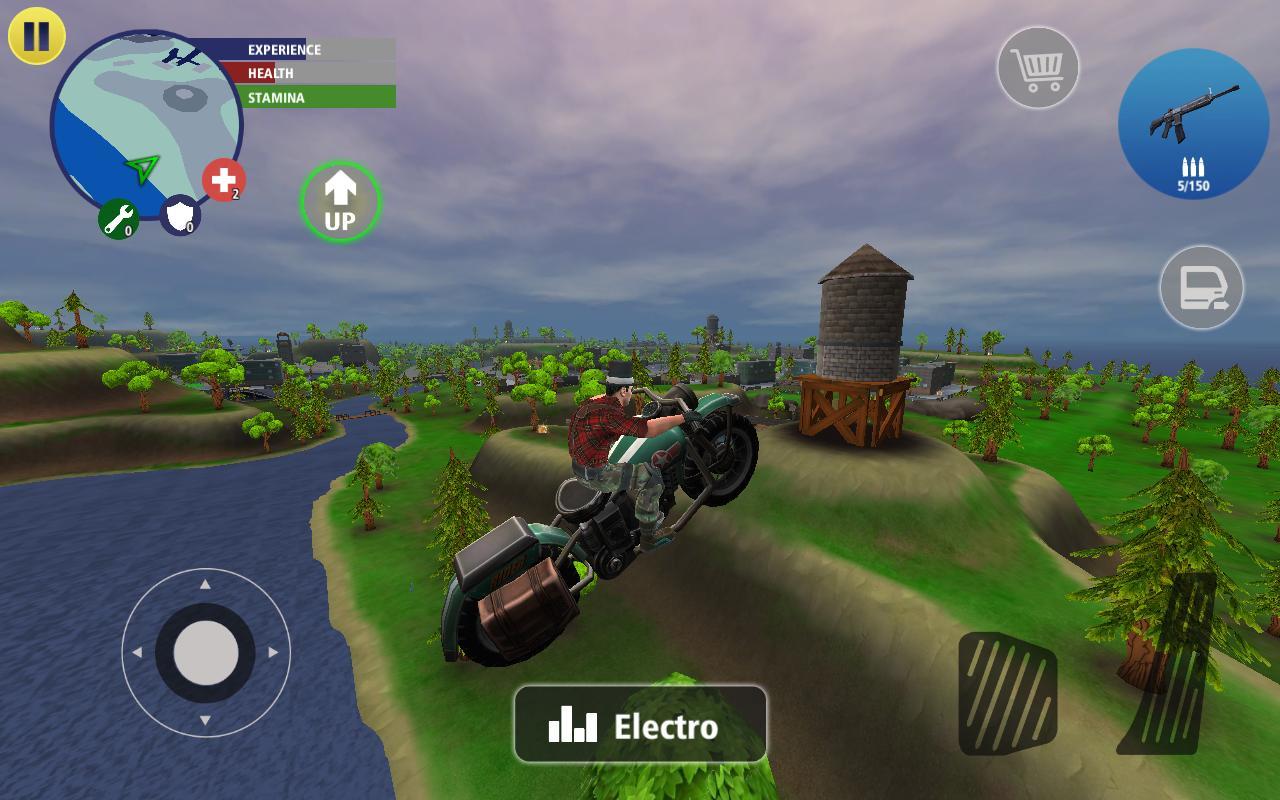The width and height of the screenshot is (1280, 800).
Task: Tap the HEALTH progress bar
Action: [300, 73]
